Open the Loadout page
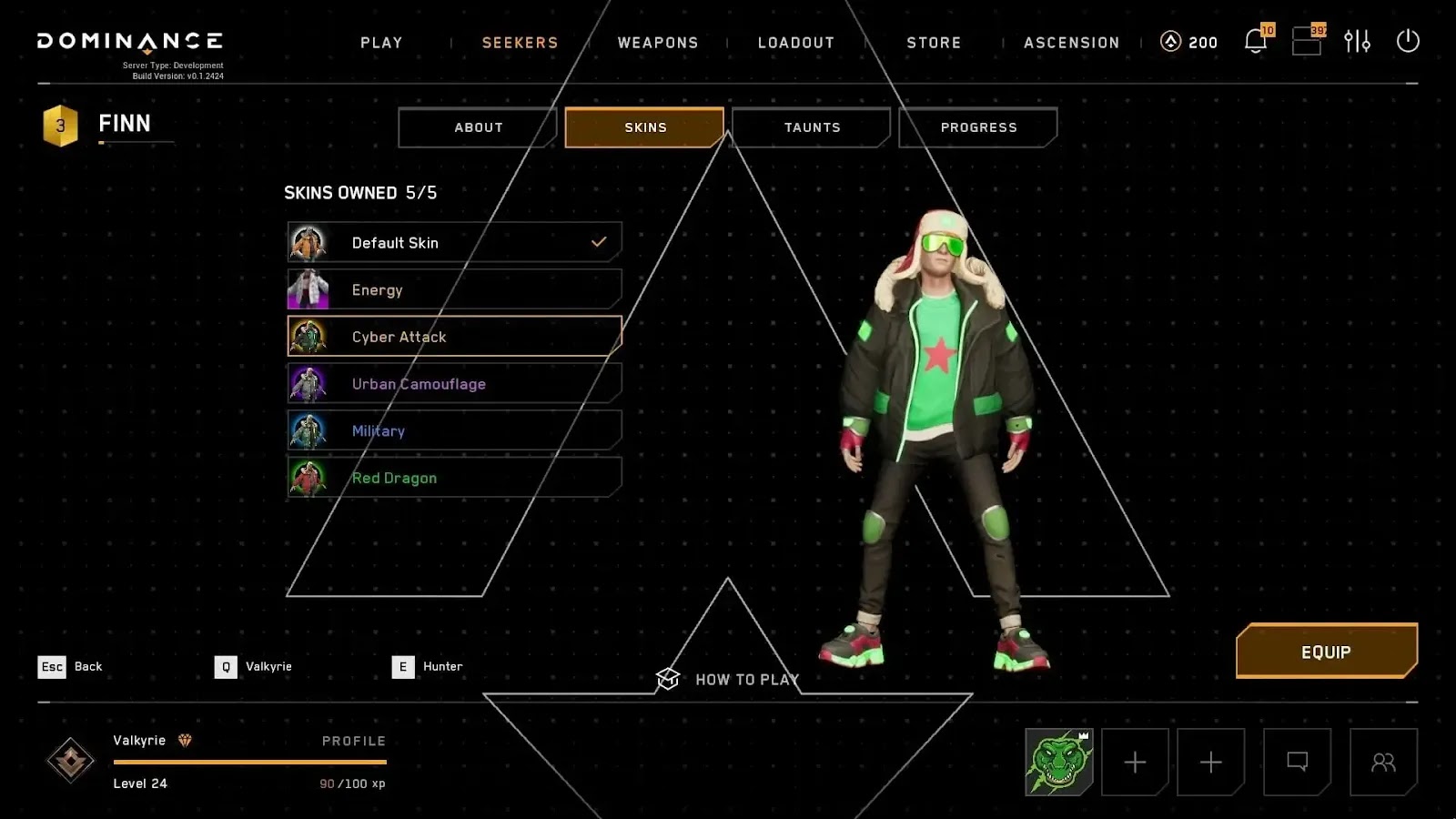The image size is (1456, 819). point(796,43)
